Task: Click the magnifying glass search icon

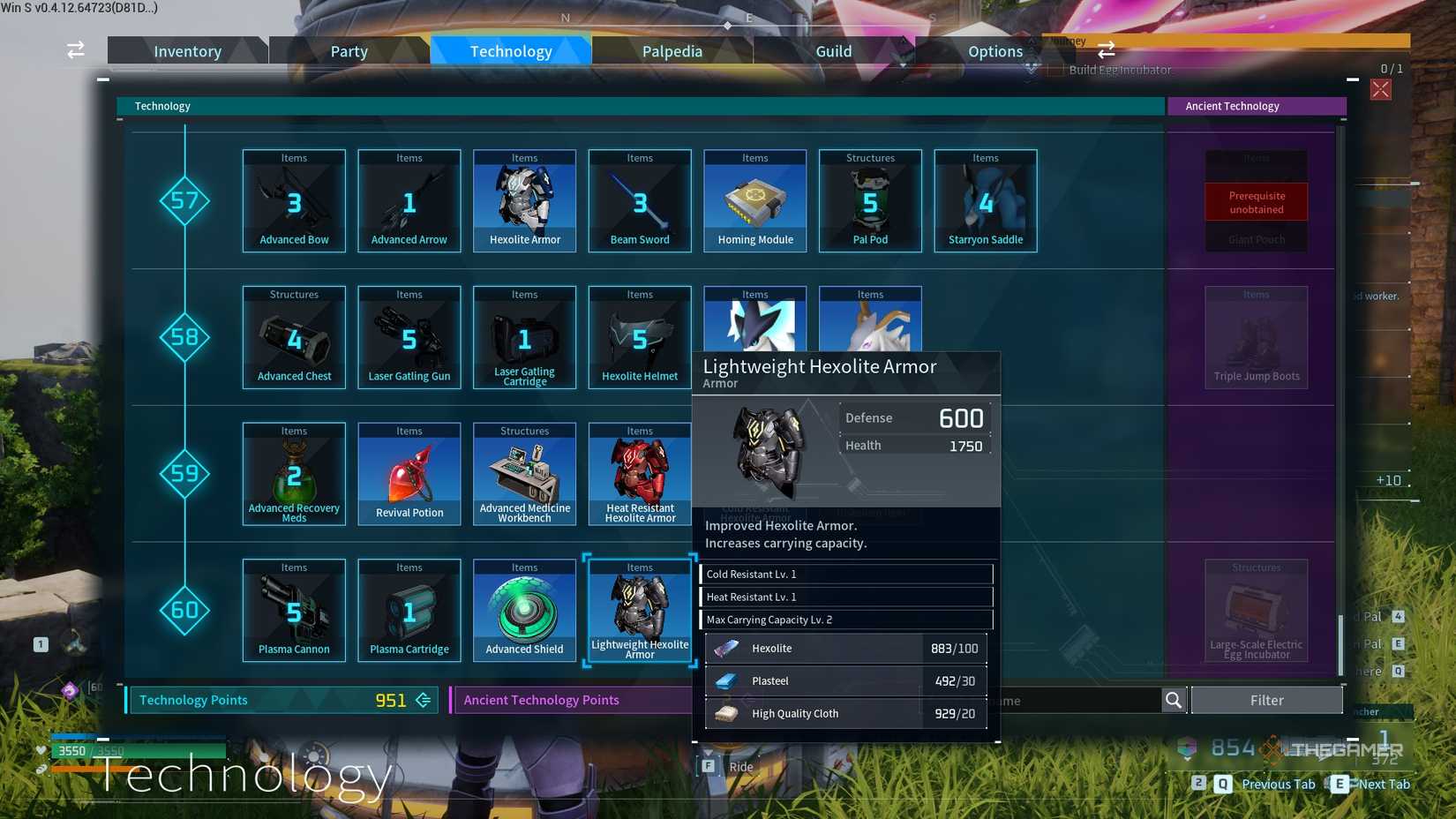Action: click(1174, 700)
